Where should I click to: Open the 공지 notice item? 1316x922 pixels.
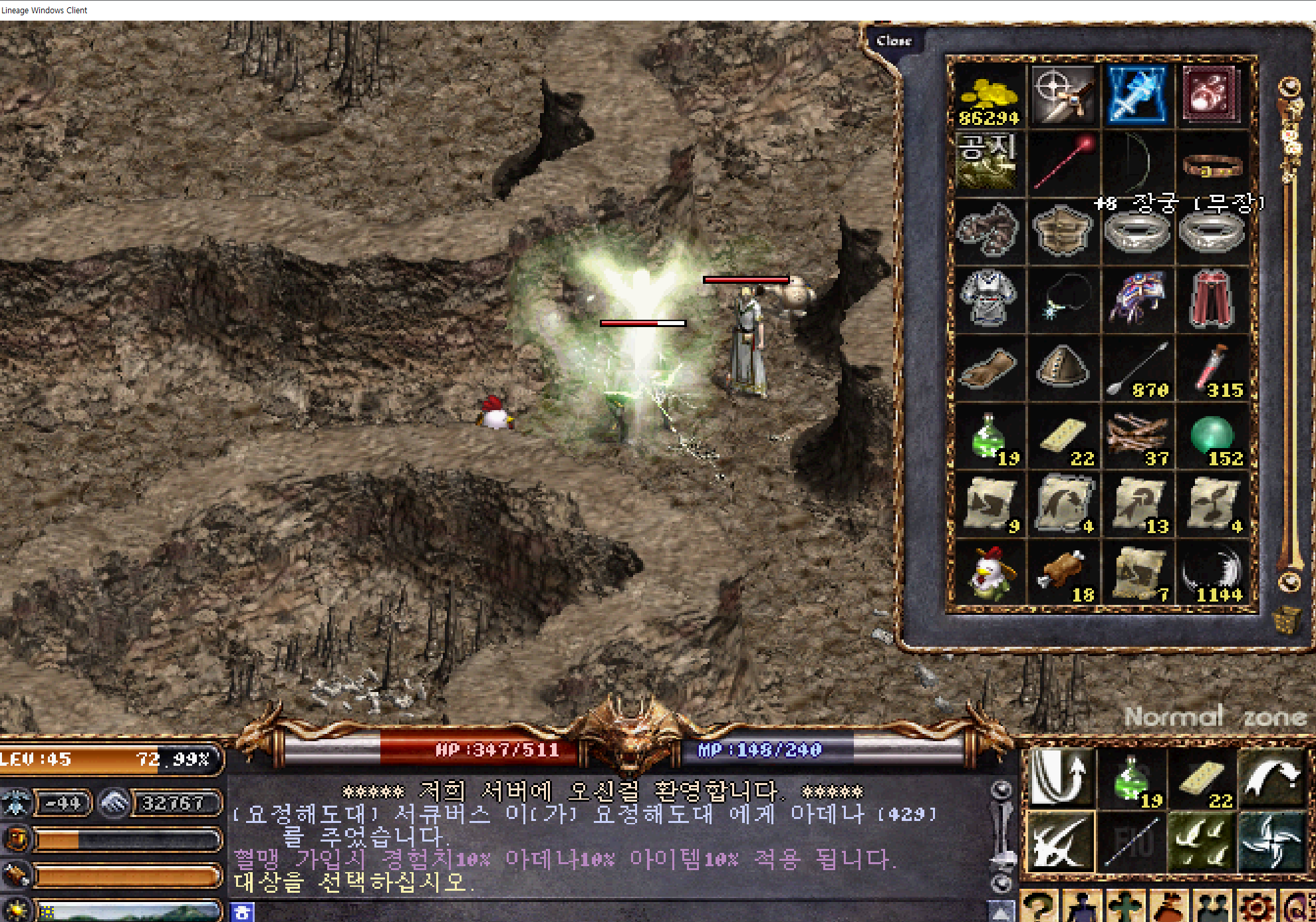click(987, 161)
